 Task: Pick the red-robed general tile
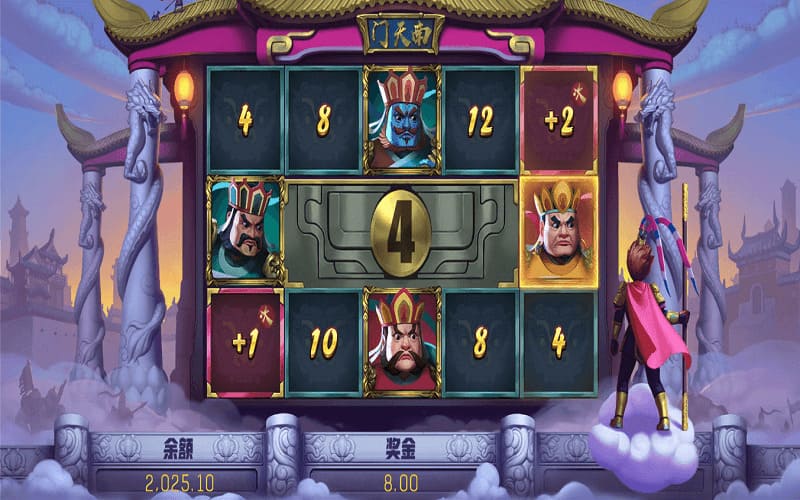click(x=402, y=343)
